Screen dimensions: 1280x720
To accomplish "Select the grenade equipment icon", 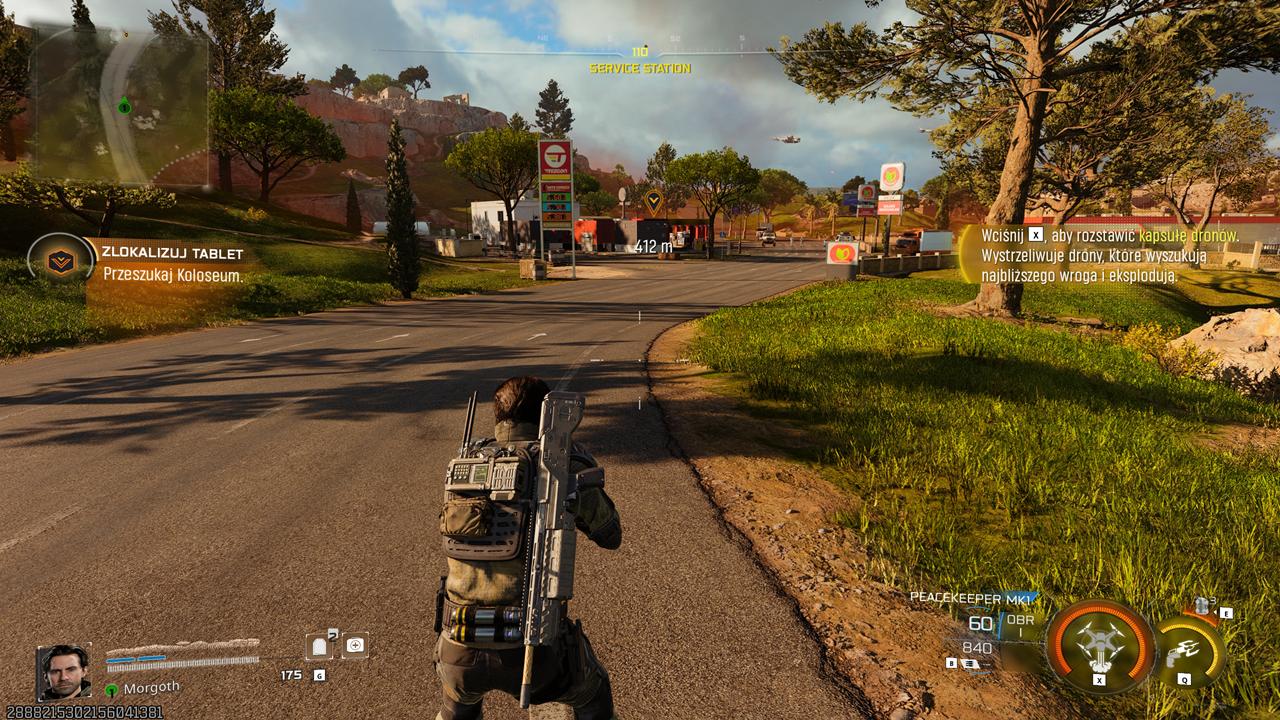I will [x=1201, y=607].
